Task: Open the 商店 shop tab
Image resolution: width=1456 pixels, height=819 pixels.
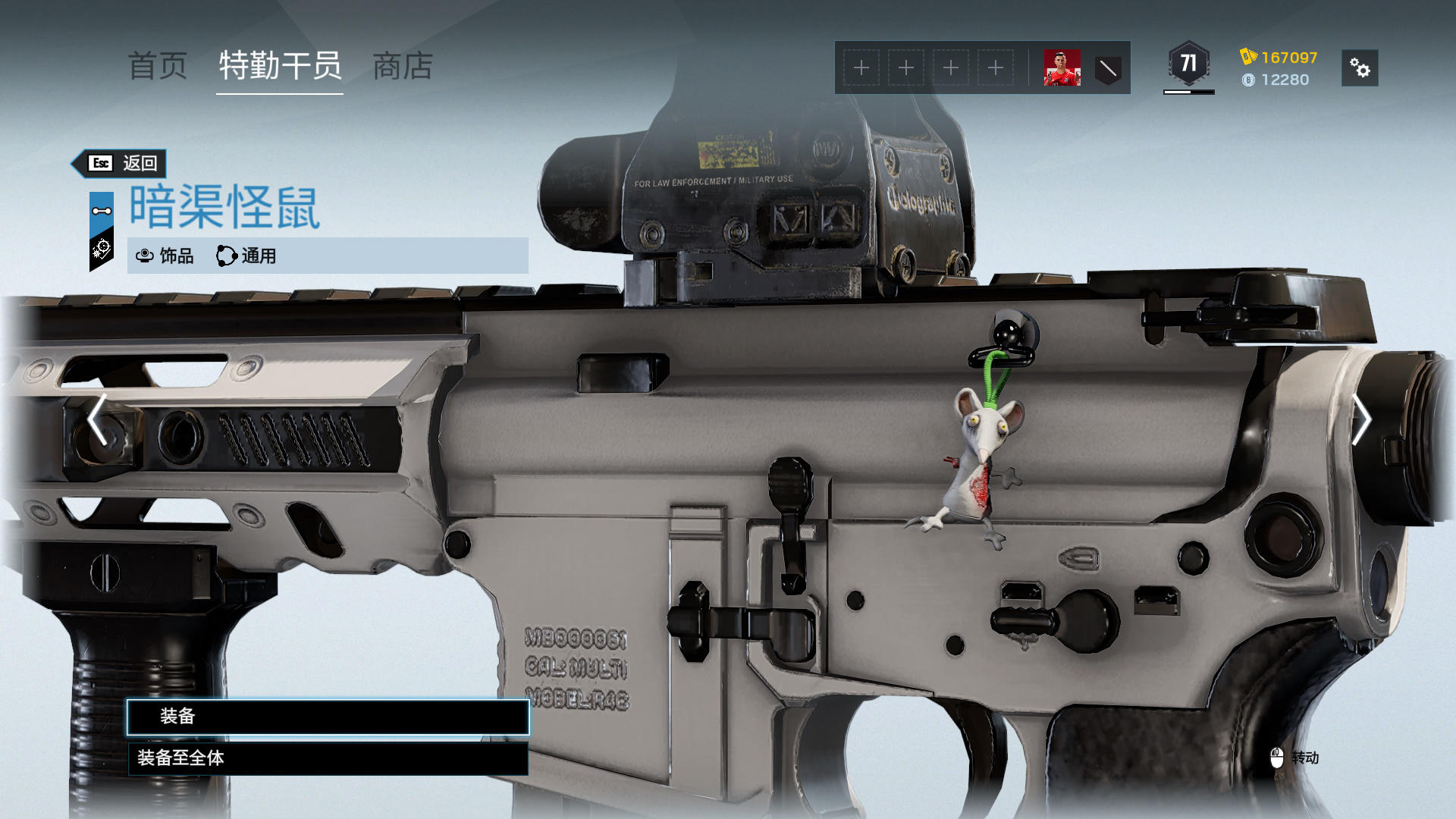Action: pos(403,67)
